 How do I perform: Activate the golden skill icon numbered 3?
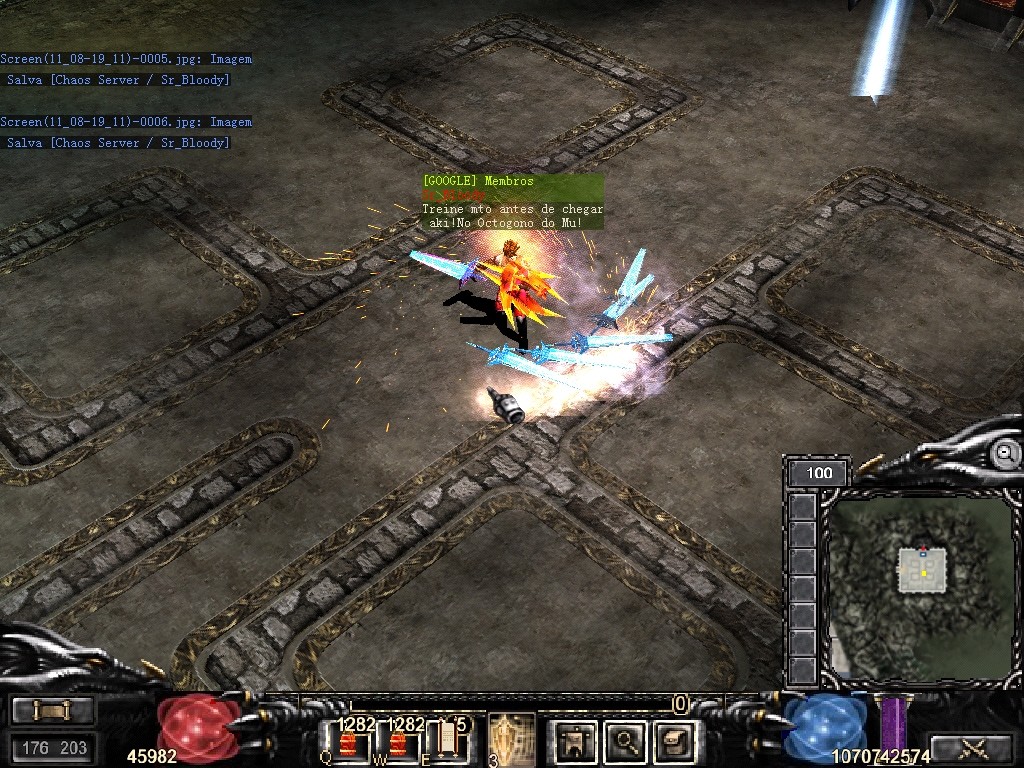pyautogui.click(x=510, y=740)
